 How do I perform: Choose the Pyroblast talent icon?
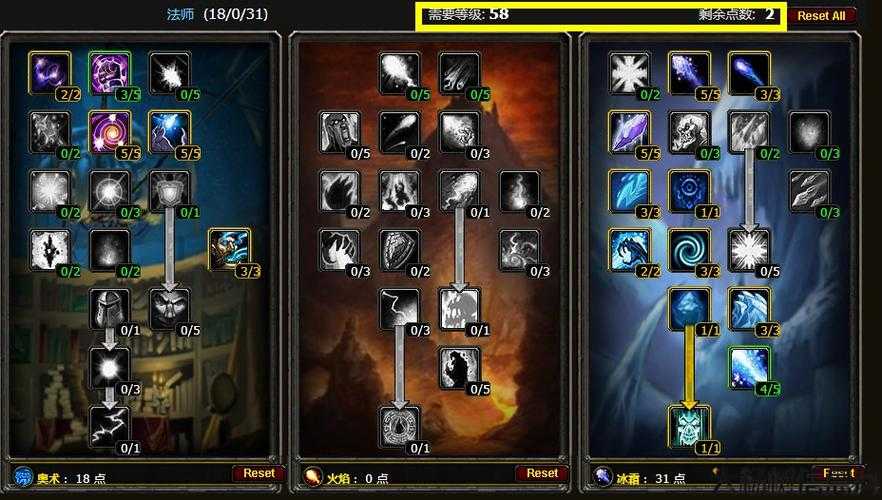coord(459,190)
